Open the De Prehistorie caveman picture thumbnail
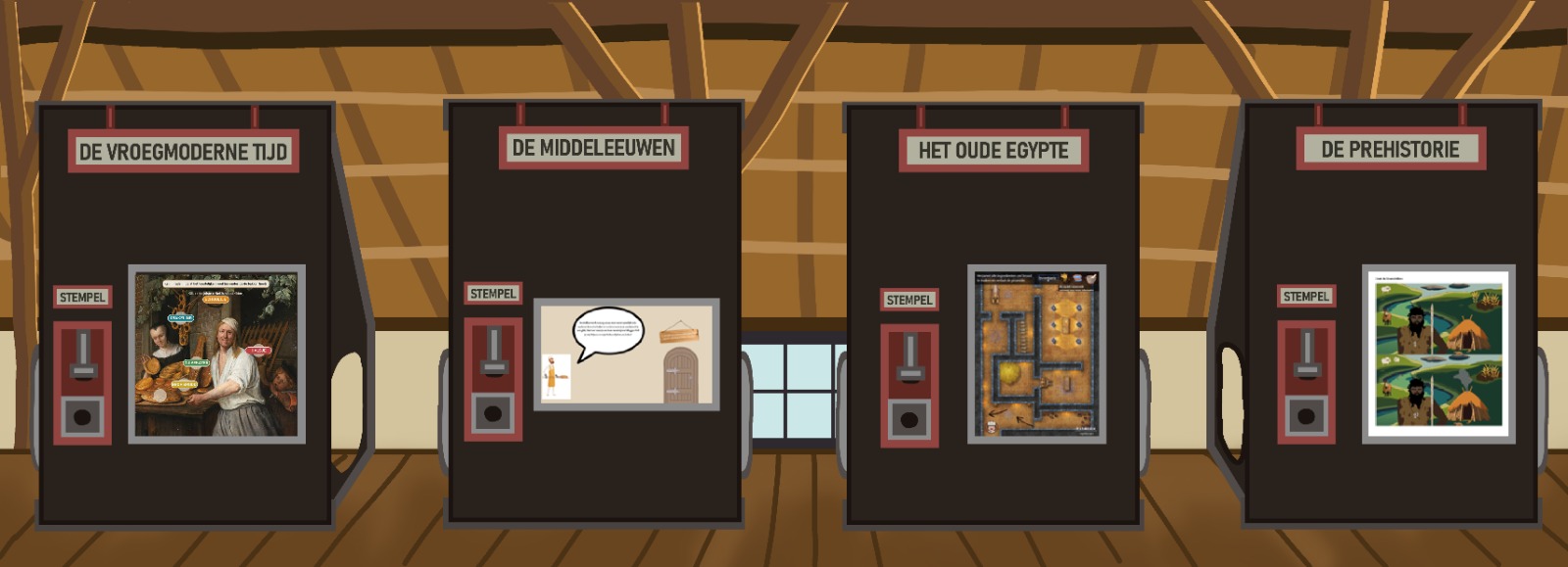 pyautogui.click(x=1439, y=354)
